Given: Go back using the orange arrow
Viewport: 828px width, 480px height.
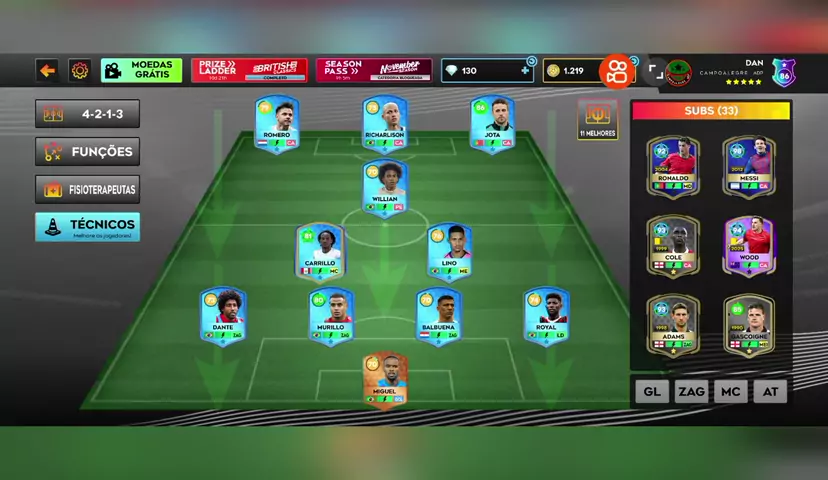Looking at the screenshot, I should coord(47,70).
